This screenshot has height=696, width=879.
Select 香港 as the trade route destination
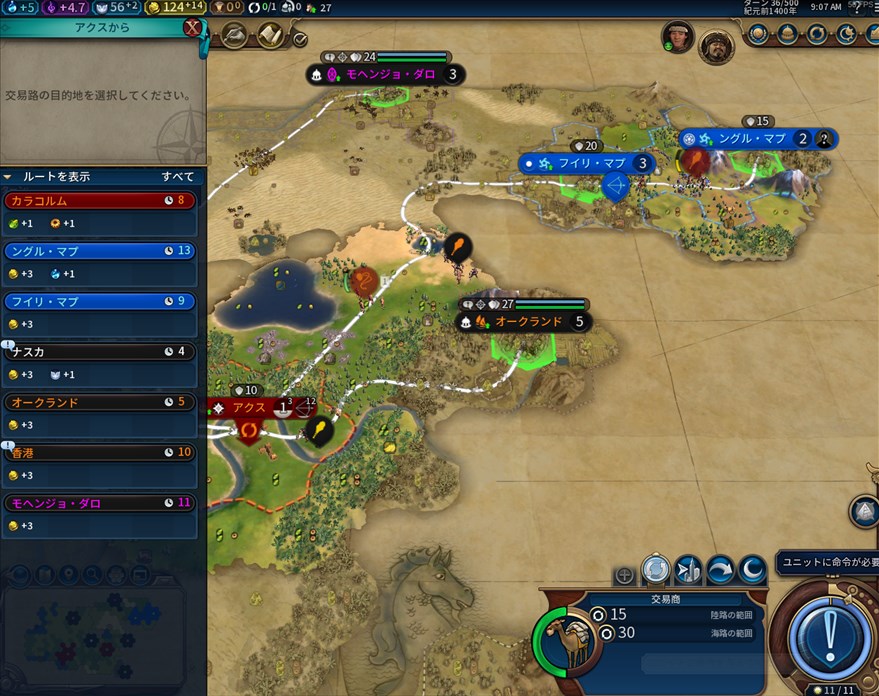pos(99,452)
